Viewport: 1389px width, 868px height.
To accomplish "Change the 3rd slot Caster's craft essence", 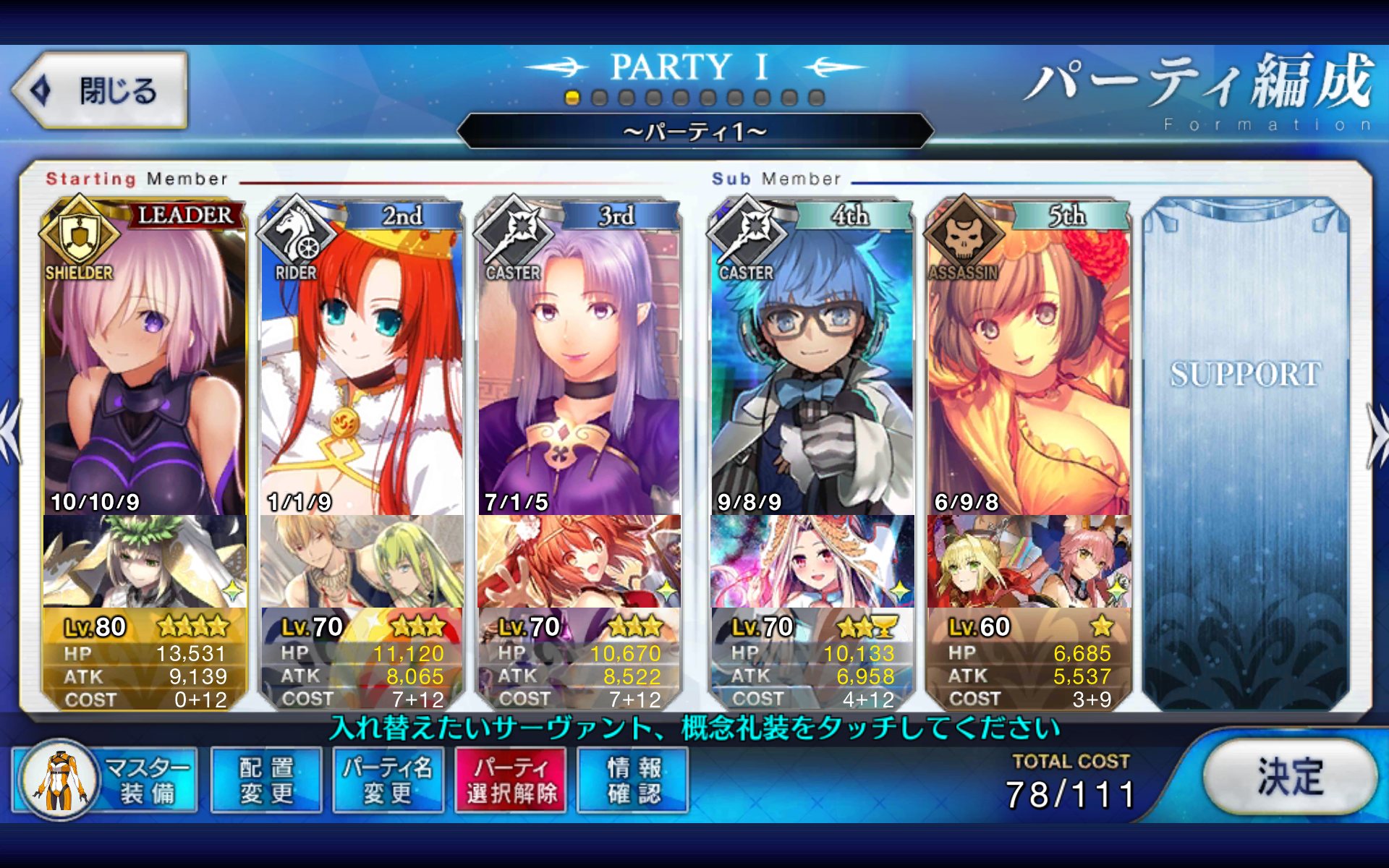I will pos(578,562).
